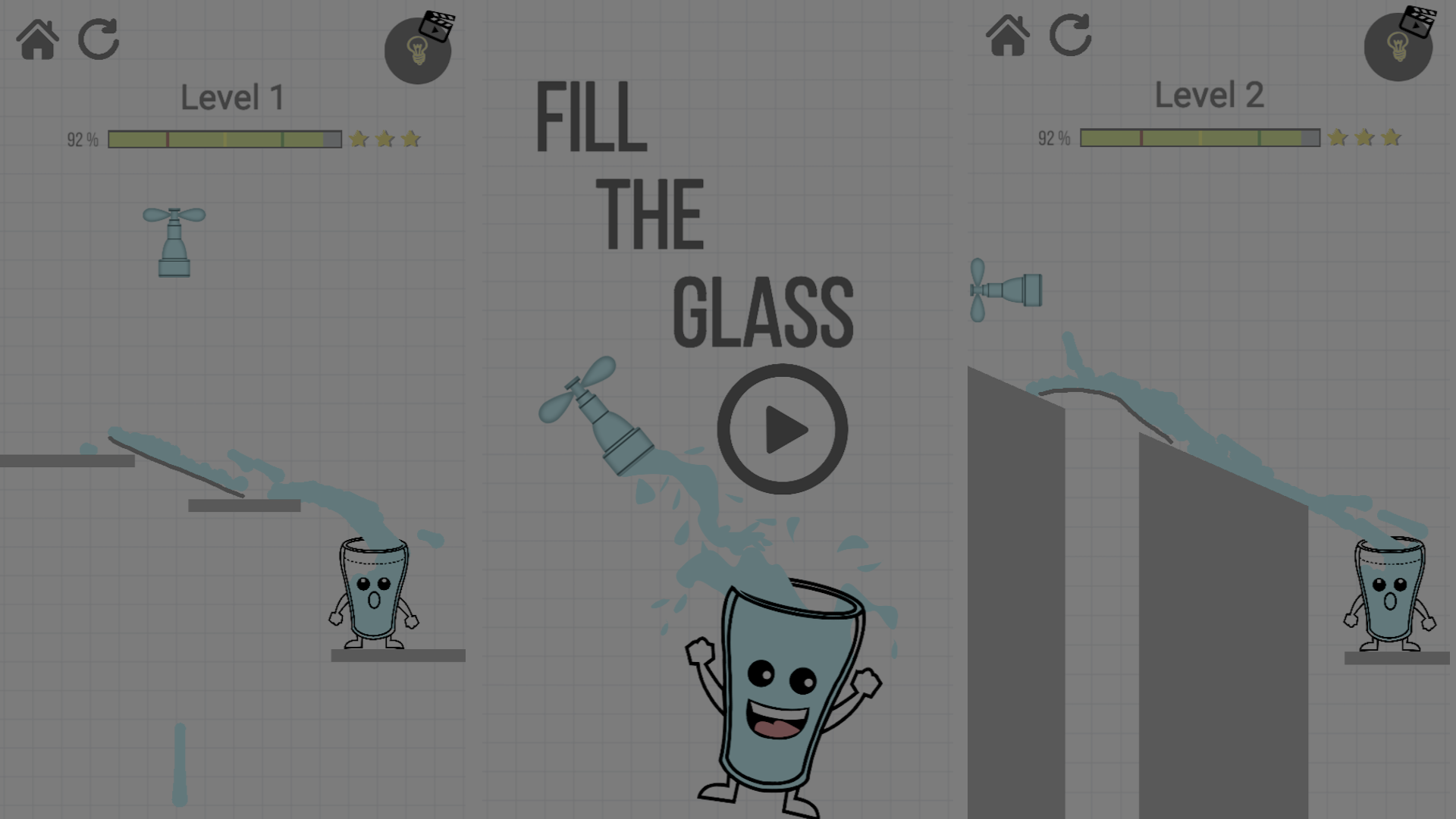Select the restart arrow on Level 1
Screen dimensions: 1456x819
(99, 39)
